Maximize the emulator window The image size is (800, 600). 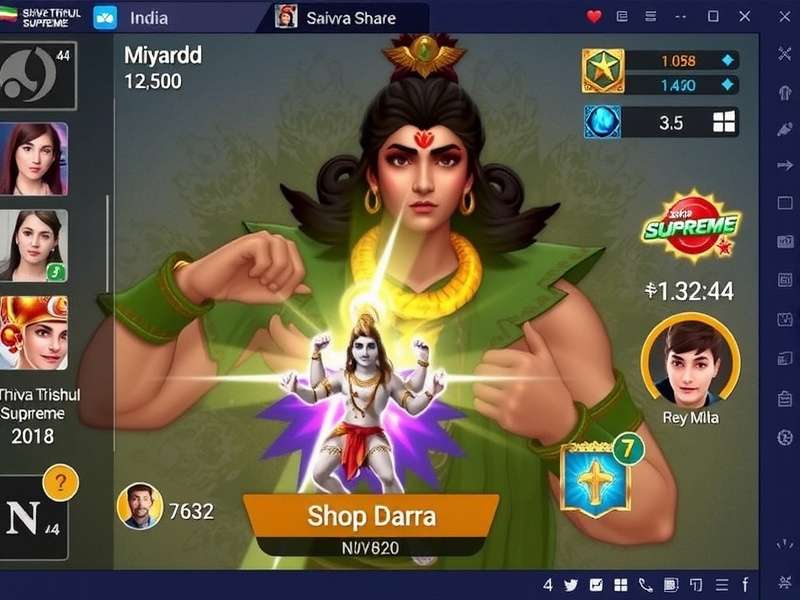coord(713,16)
